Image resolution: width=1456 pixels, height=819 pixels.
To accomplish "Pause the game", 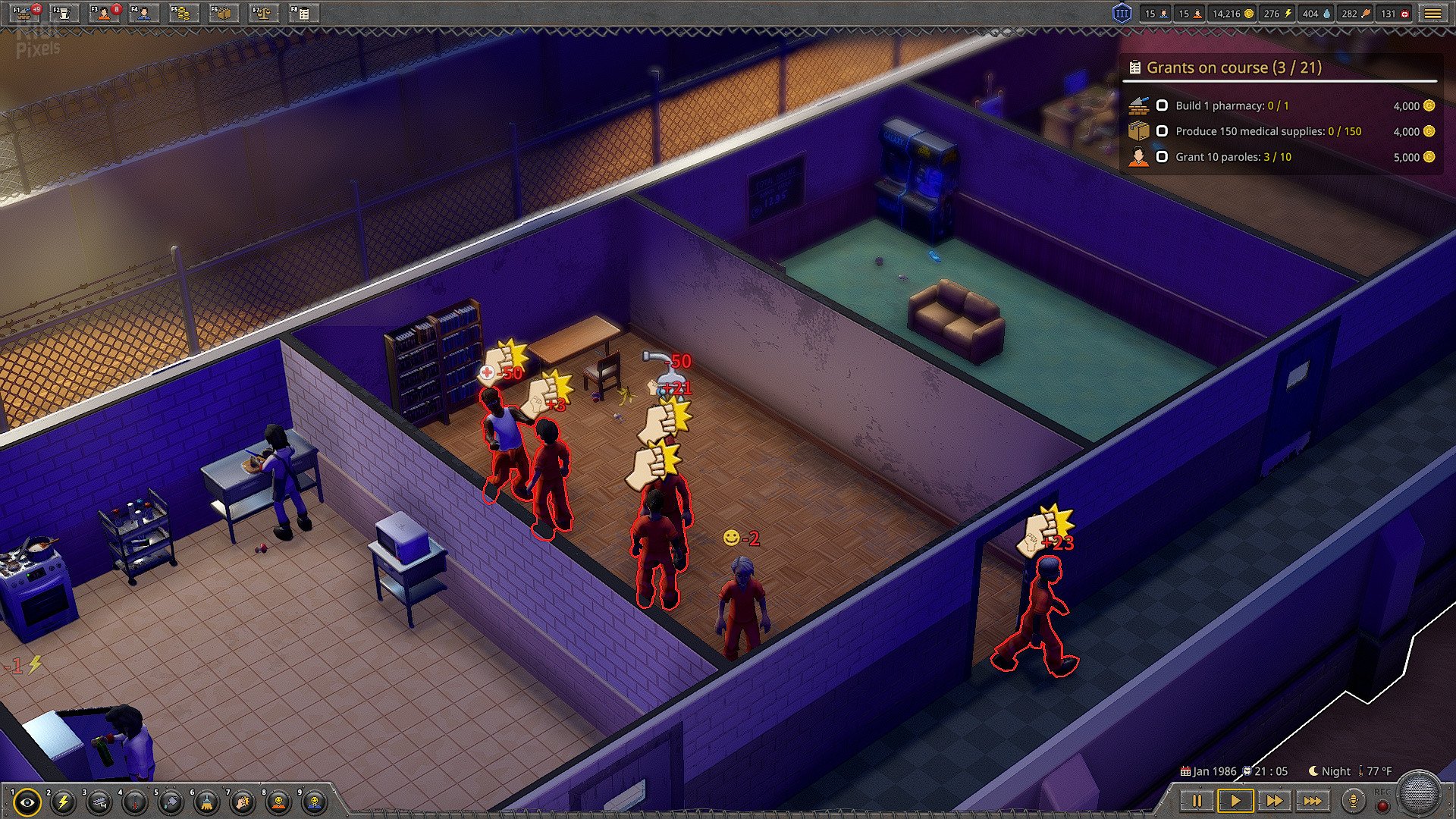I will click(1197, 801).
